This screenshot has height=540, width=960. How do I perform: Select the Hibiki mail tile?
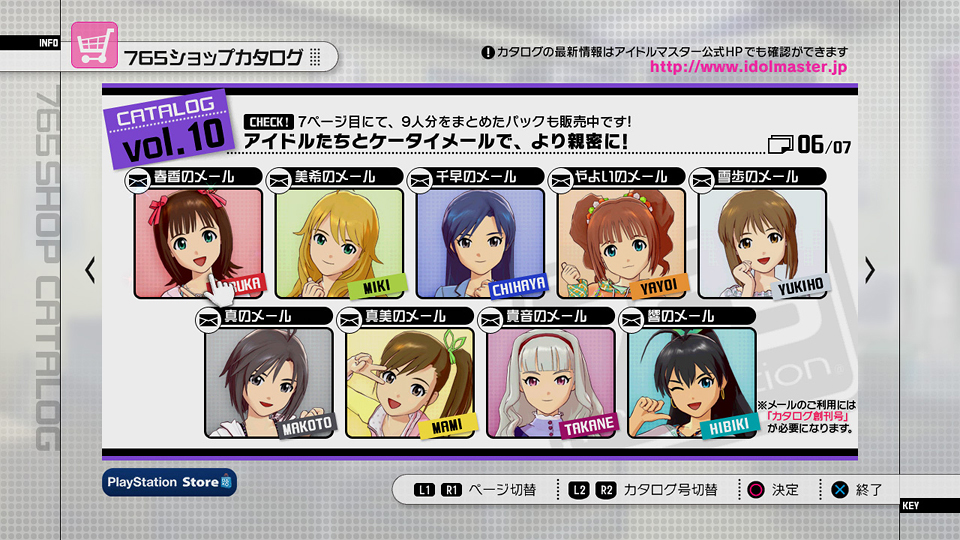pyautogui.click(x=691, y=382)
